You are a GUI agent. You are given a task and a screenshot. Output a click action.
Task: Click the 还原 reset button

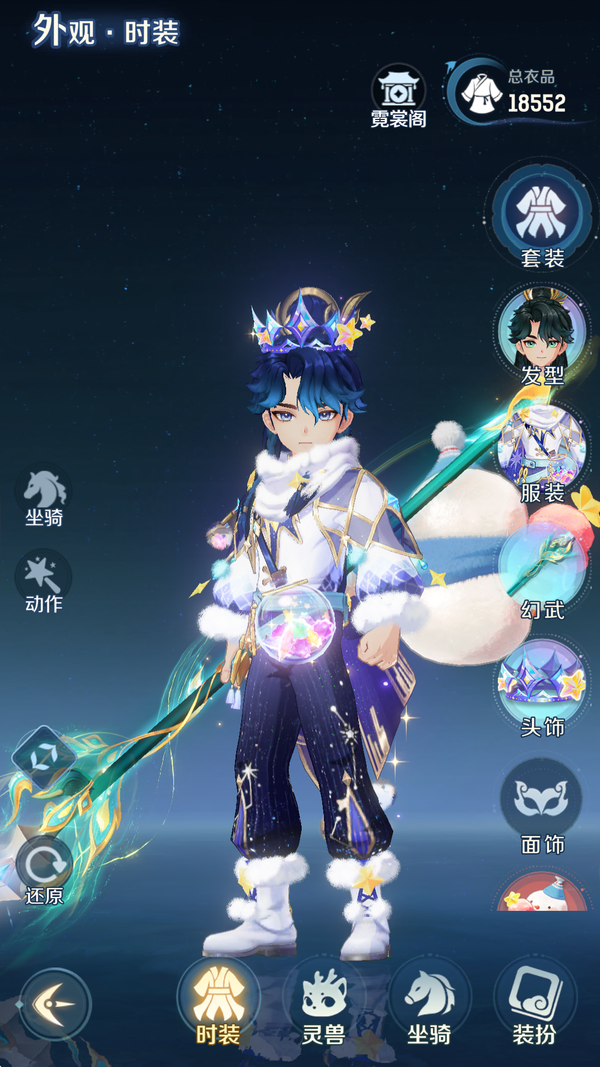pyautogui.click(x=44, y=869)
